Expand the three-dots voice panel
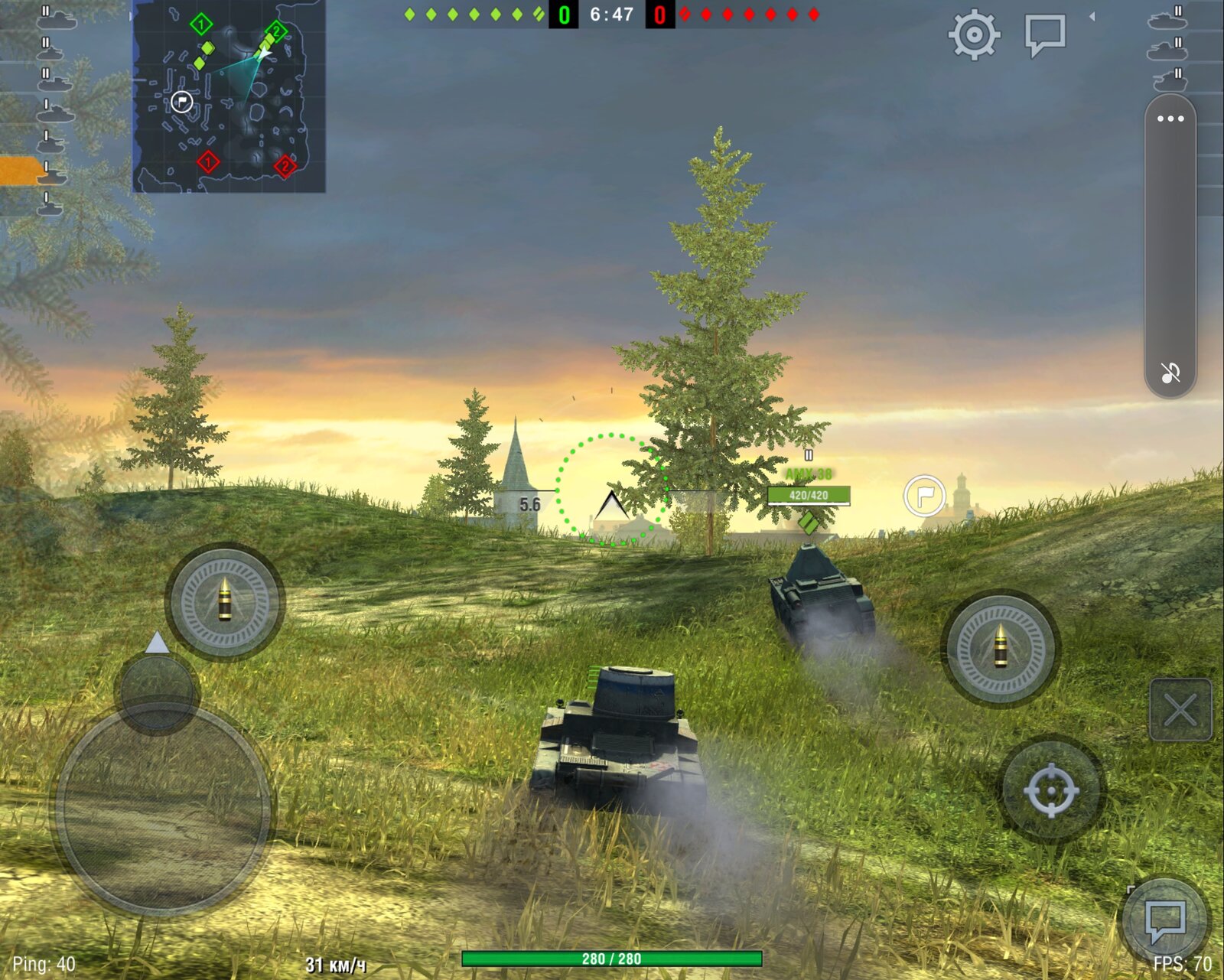This screenshot has width=1224, height=980. [1170, 119]
